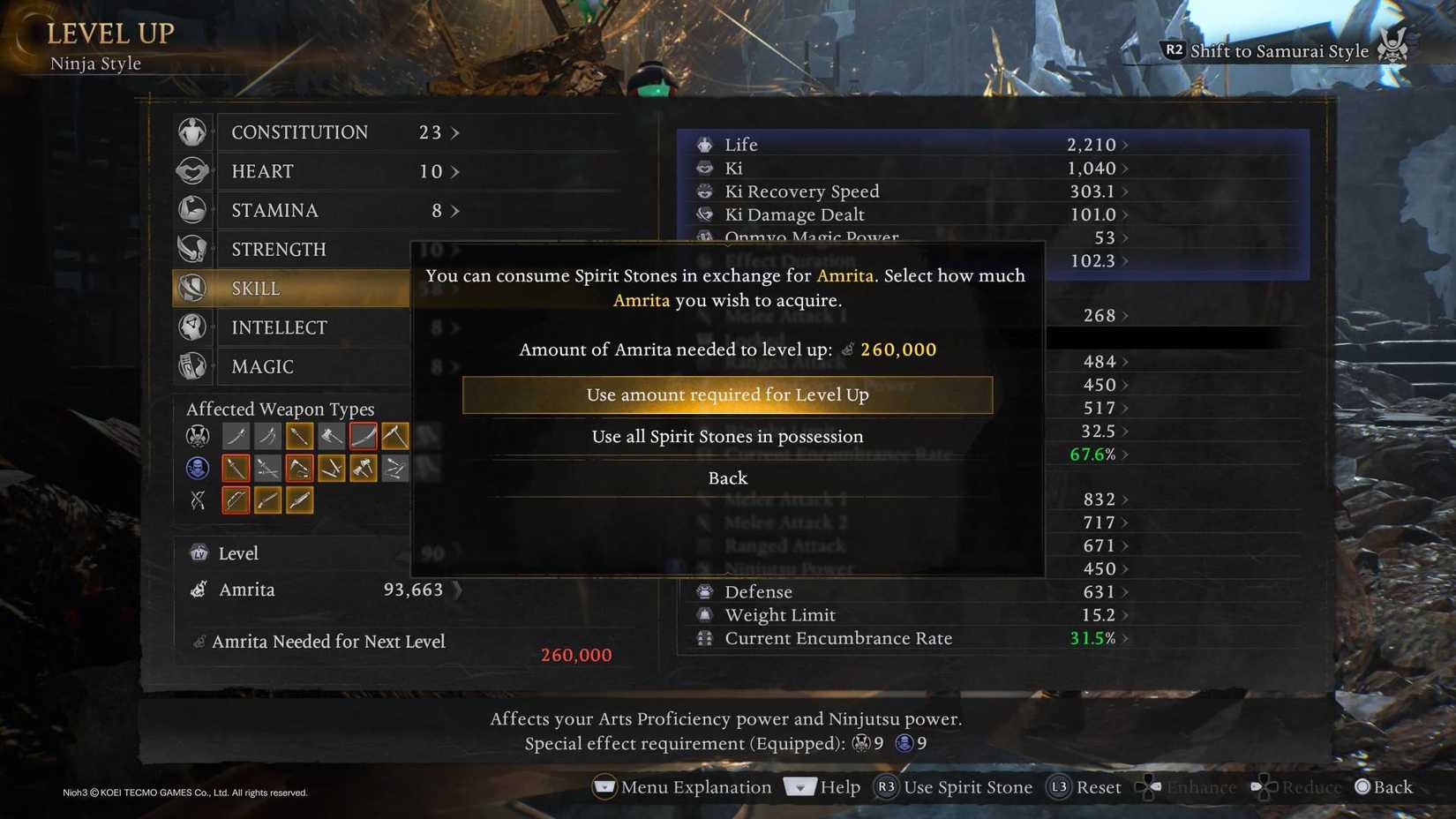Toggle the hatchets weapon type

tap(363, 468)
